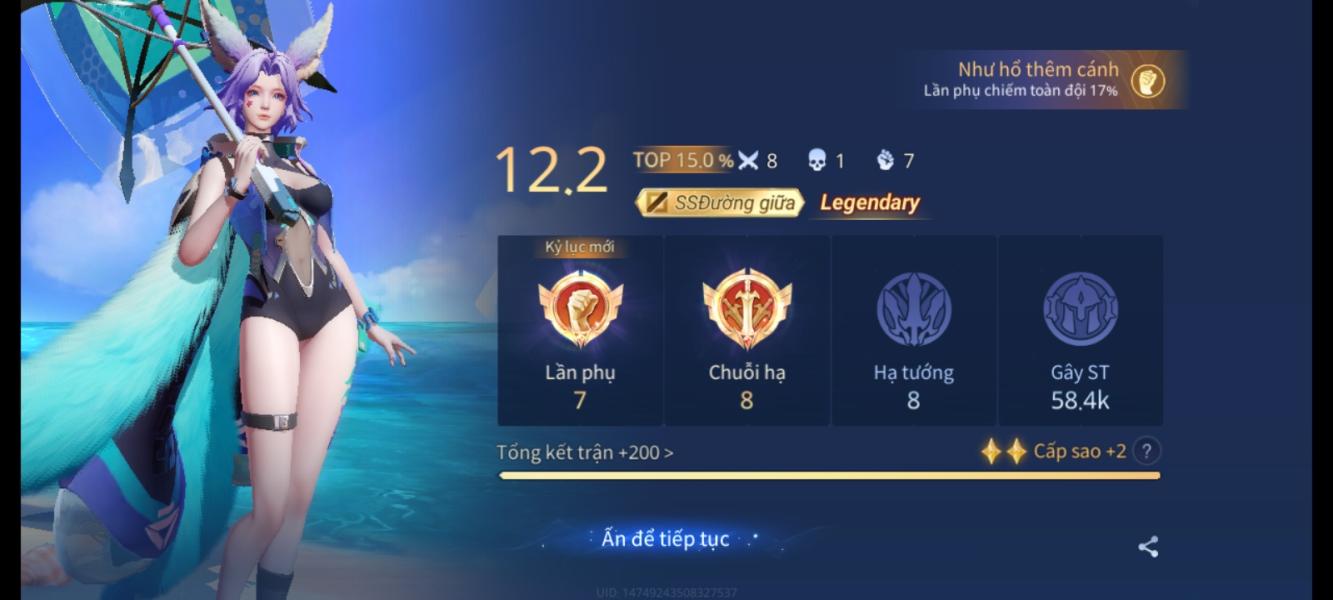
Task: Click the 'Legendary' title label
Action: tap(870, 203)
